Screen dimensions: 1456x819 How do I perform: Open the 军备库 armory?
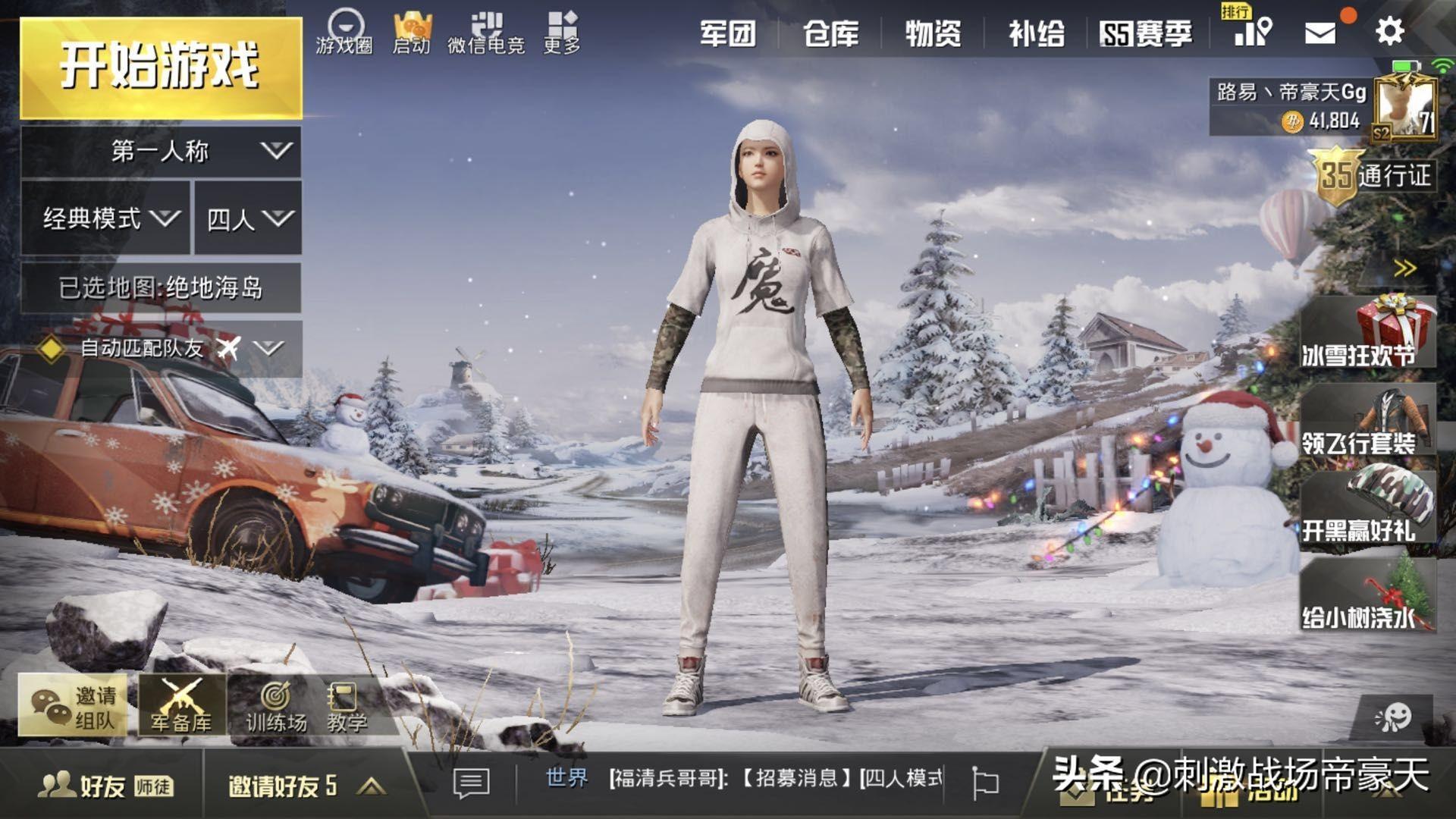click(x=181, y=705)
